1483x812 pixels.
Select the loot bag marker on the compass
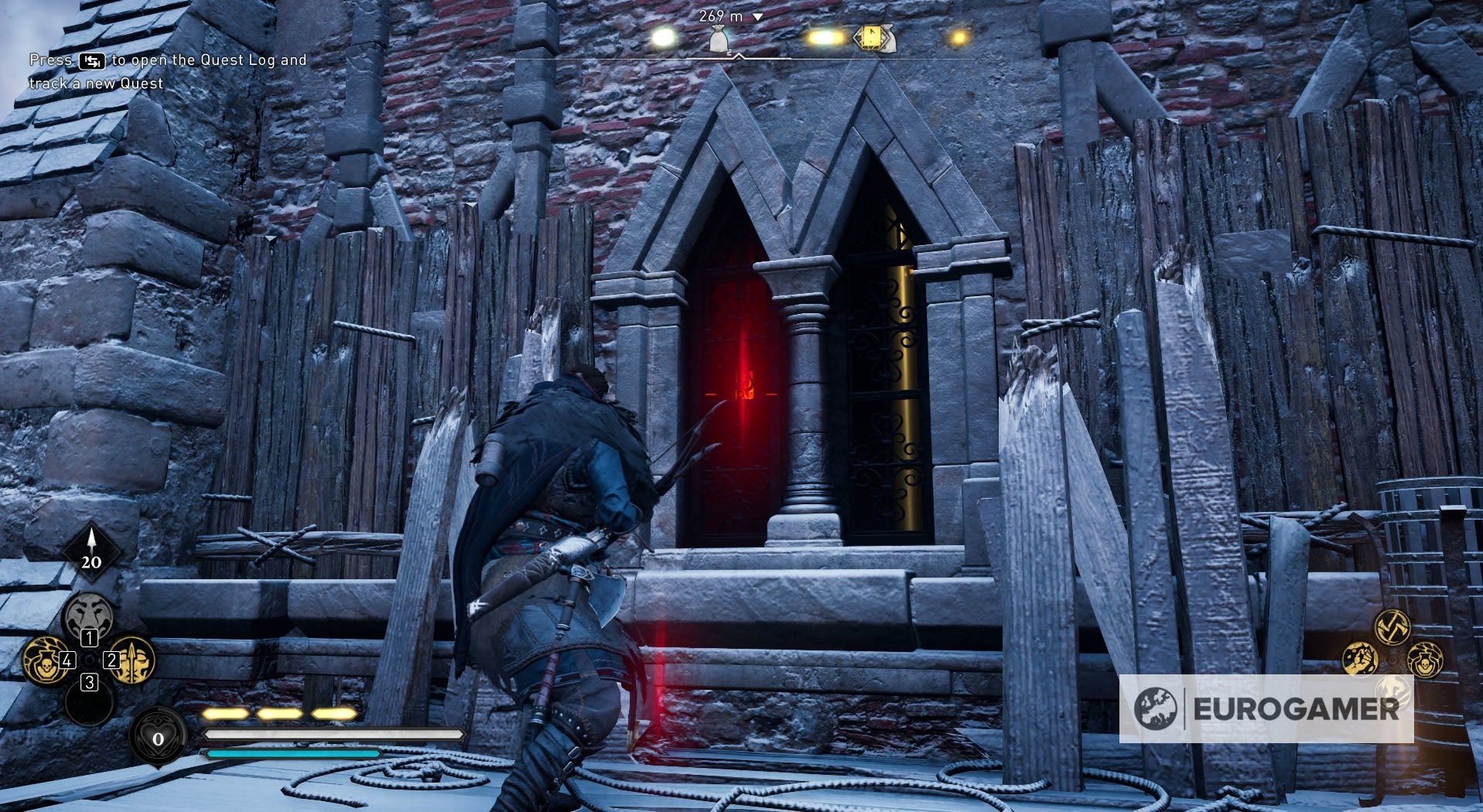[x=718, y=38]
